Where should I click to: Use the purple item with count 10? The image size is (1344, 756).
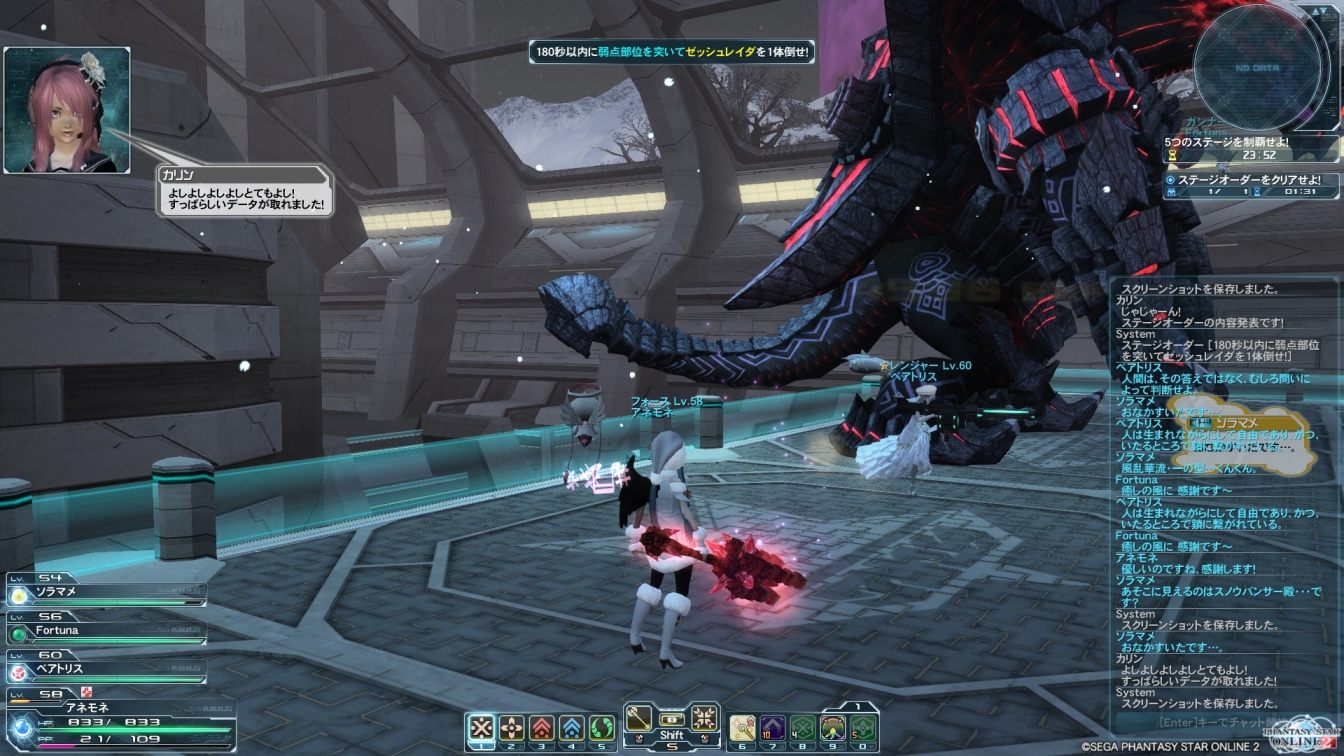(x=771, y=727)
